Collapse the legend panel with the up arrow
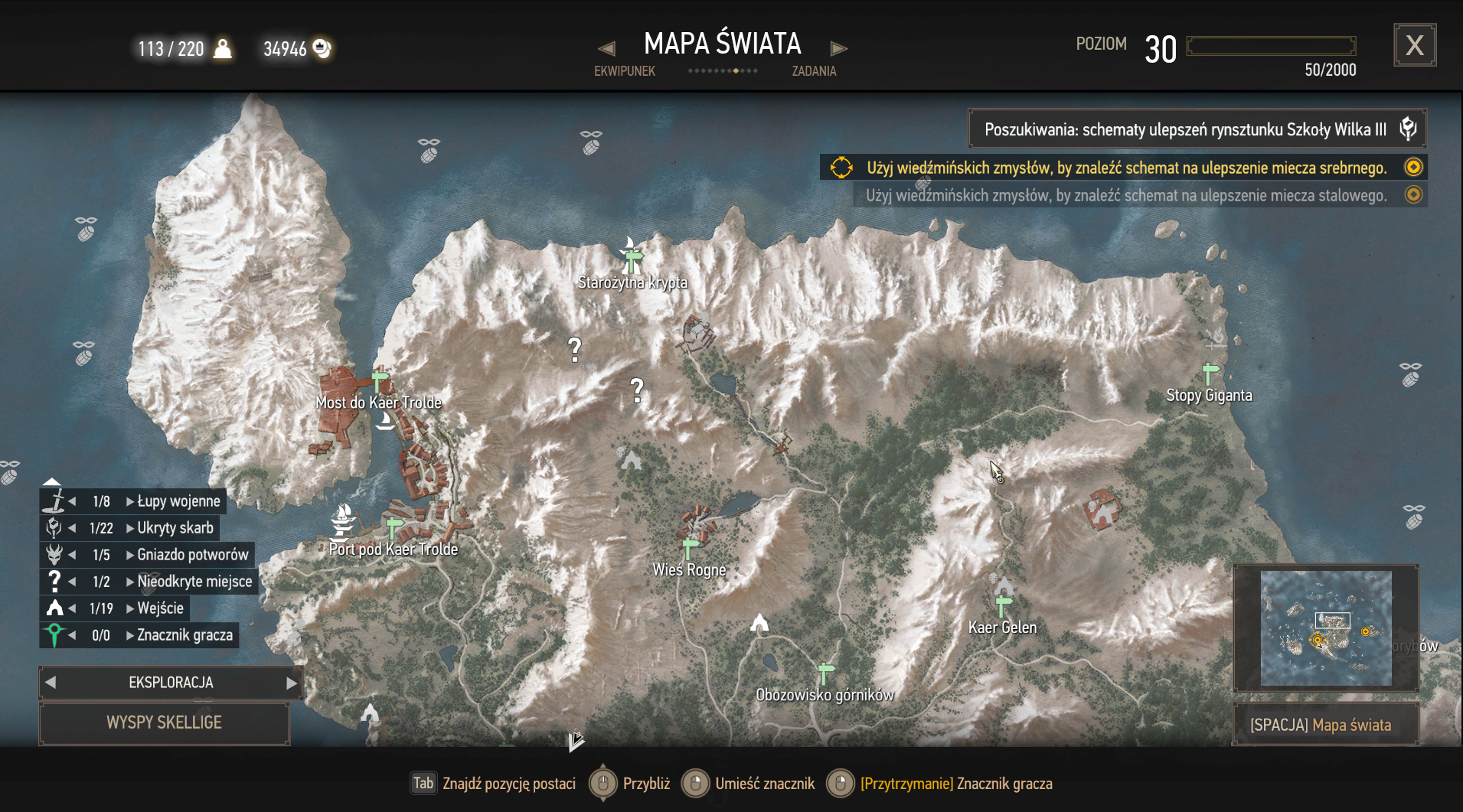The height and width of the screenshot is (812, 1463). pos(51,481)
